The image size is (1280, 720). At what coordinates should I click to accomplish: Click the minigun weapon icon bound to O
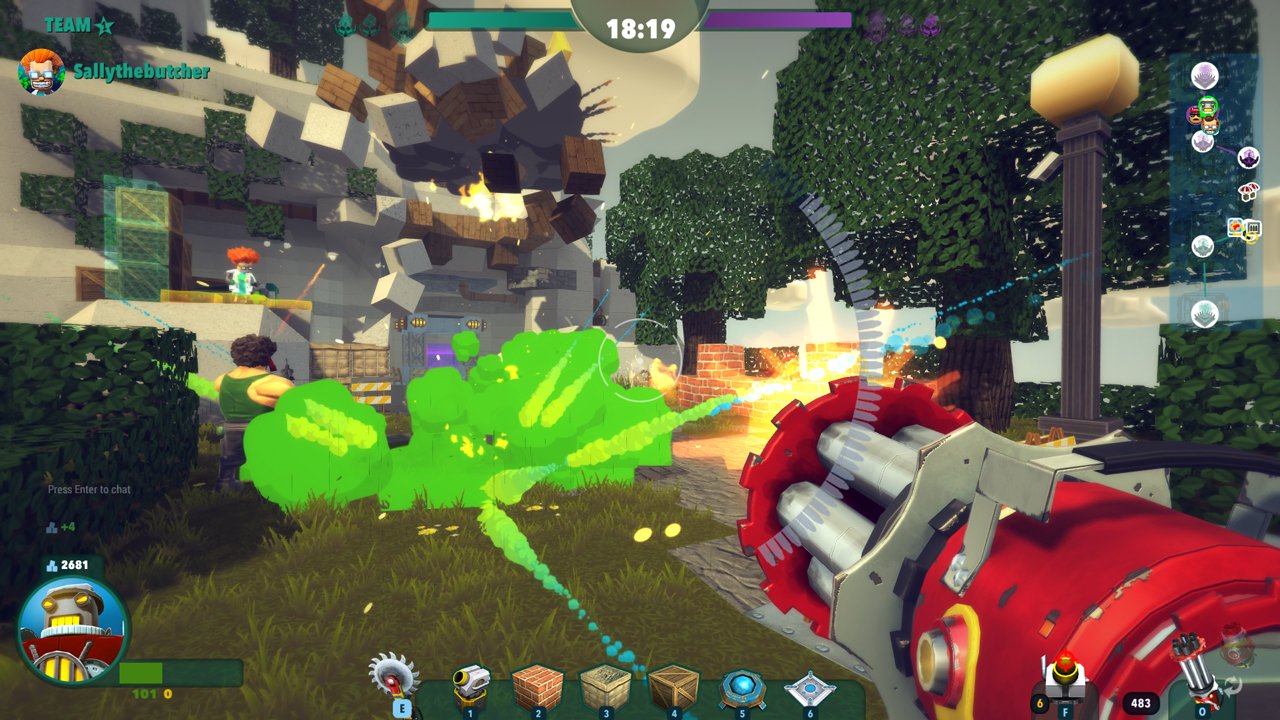point(1199,688)
